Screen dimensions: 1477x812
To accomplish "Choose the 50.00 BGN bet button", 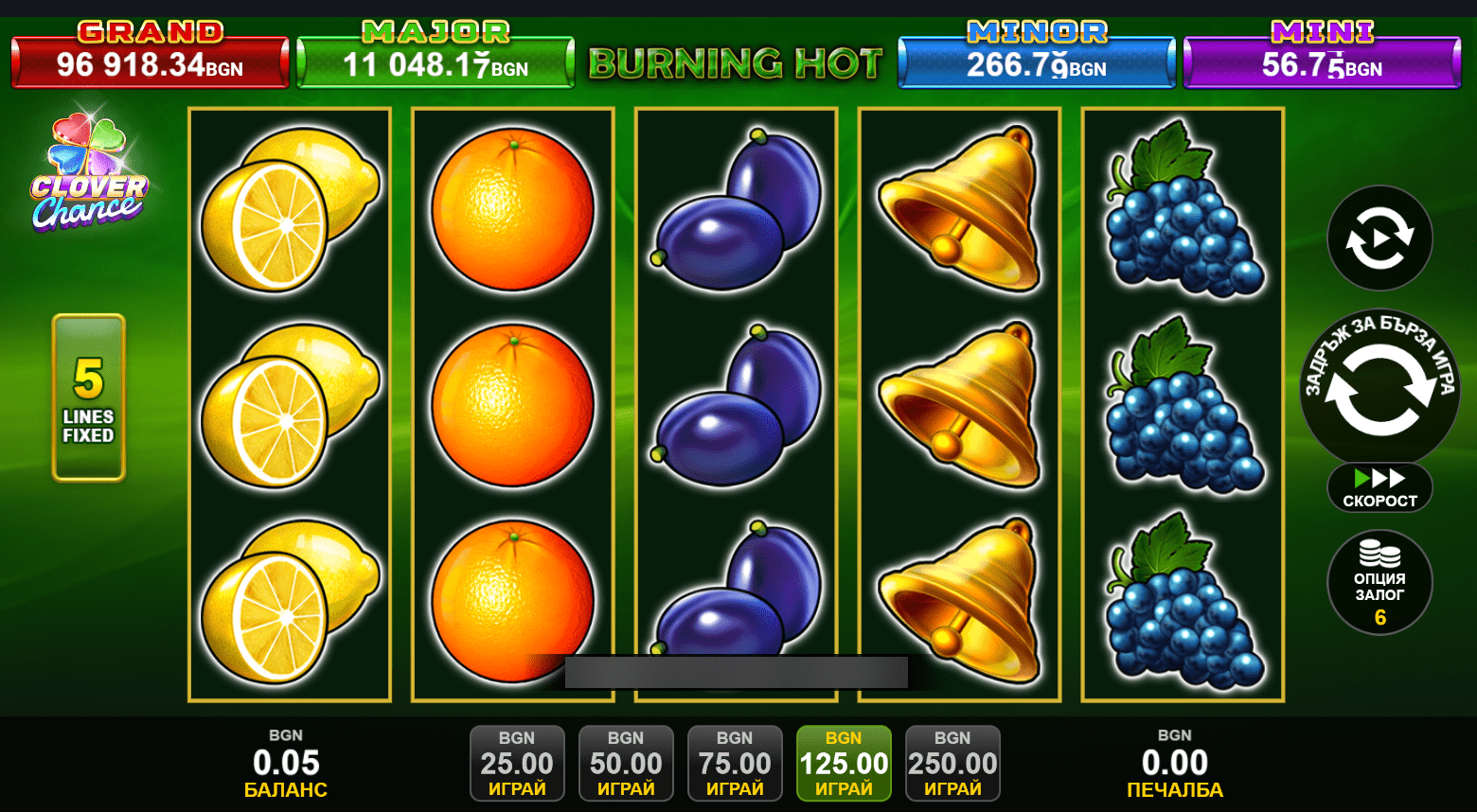I will 626,763.
